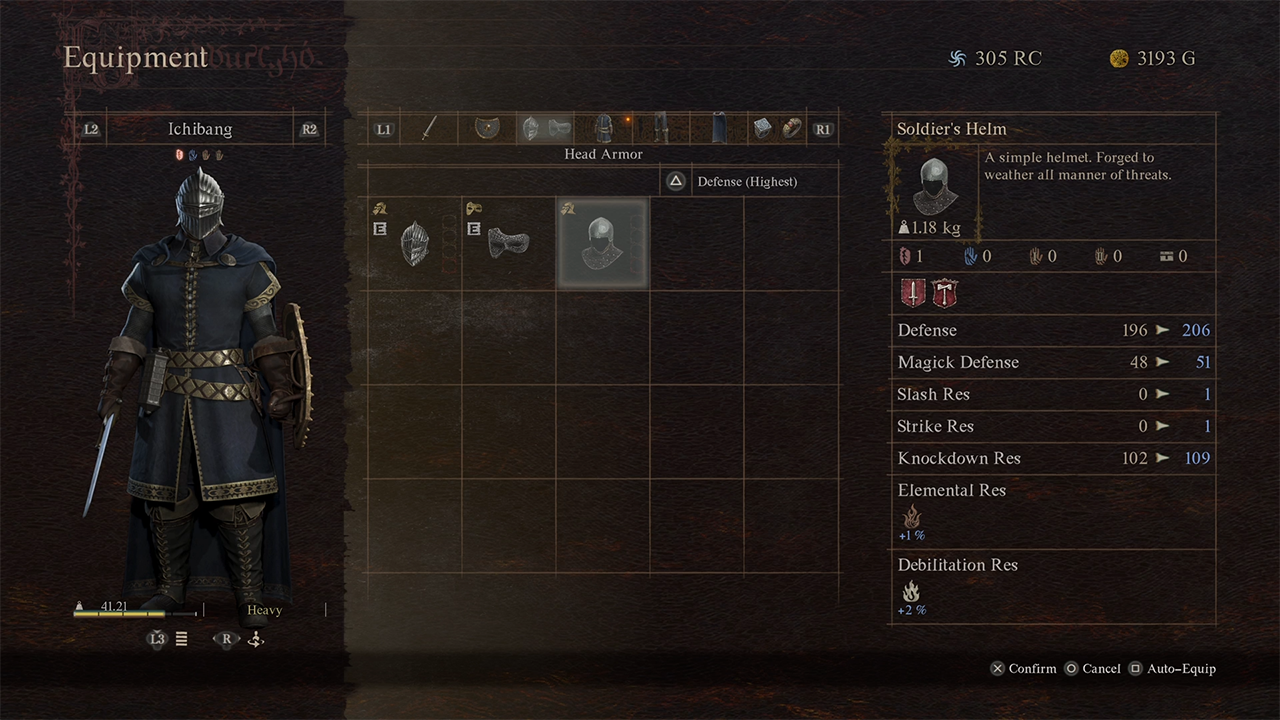The width and height of the screenshot is (1280, 720).
Task: Confirm equipping the selected helm
Action: coord(1023,669)
